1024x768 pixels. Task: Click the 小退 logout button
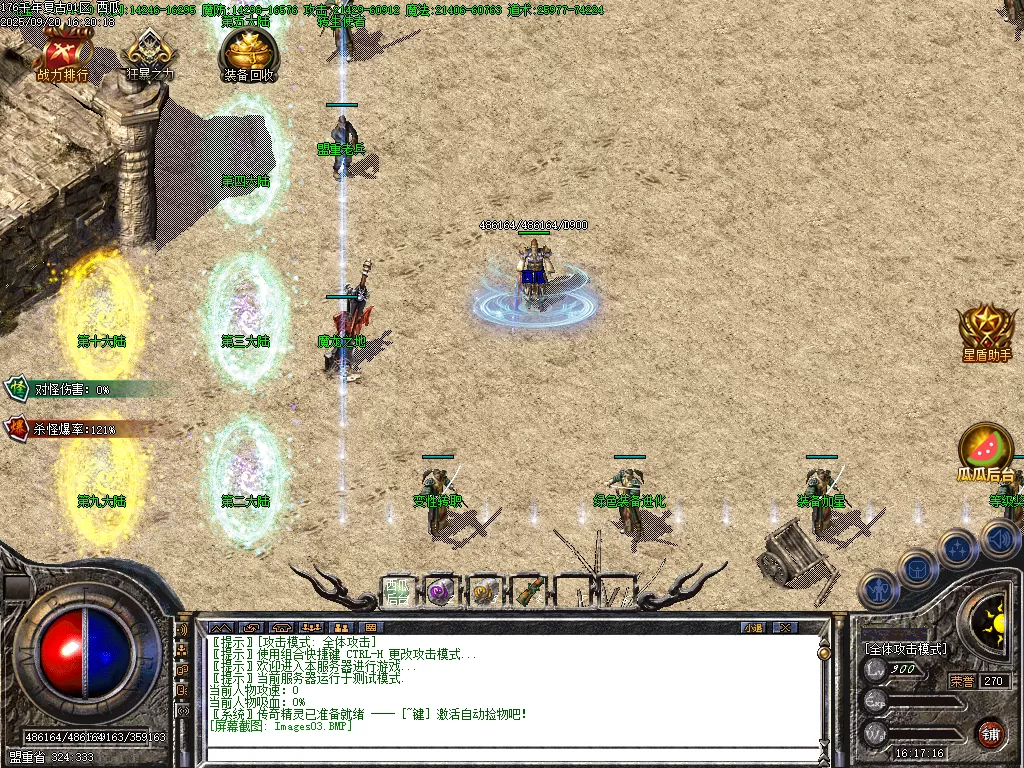coord(753,627)
